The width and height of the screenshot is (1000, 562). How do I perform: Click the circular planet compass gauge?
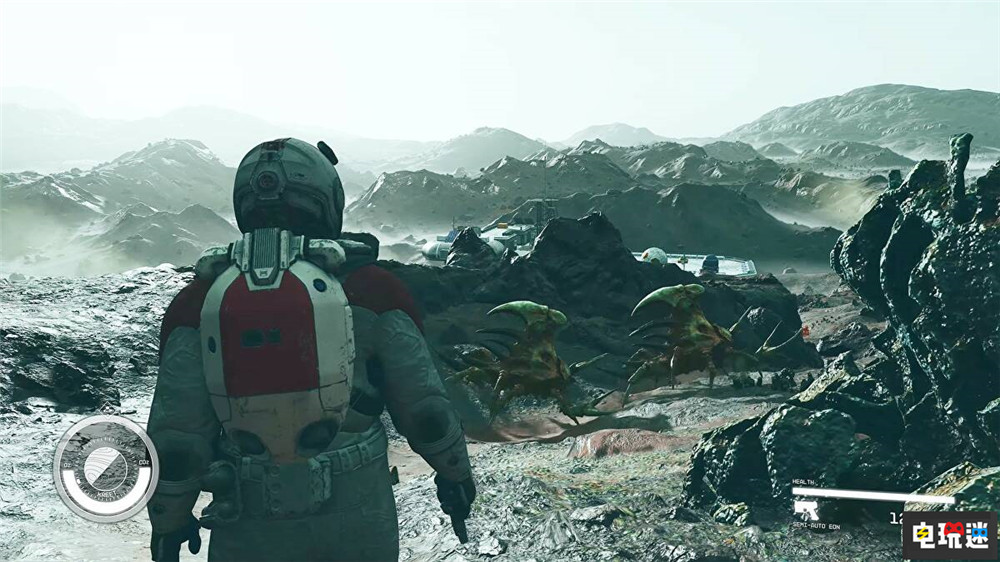pyautogui.click(x=105, y=467)
